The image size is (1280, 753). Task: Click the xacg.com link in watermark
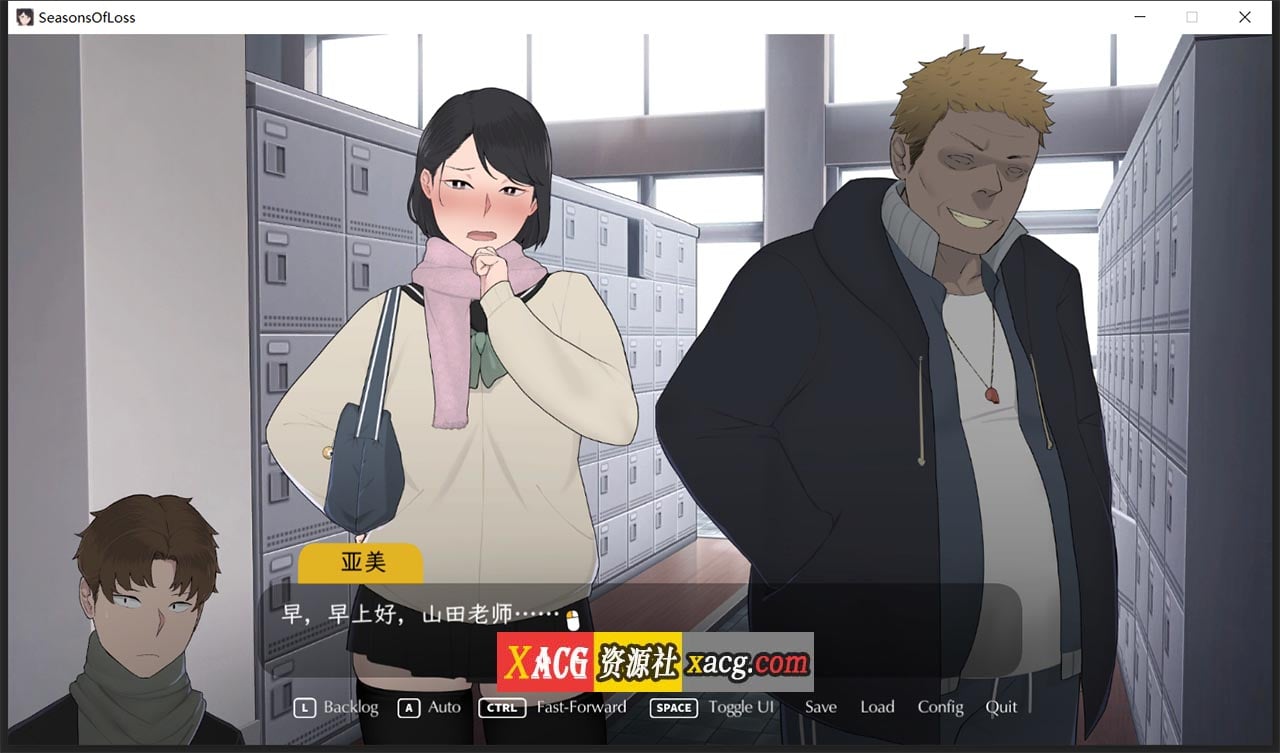point(748,662)
